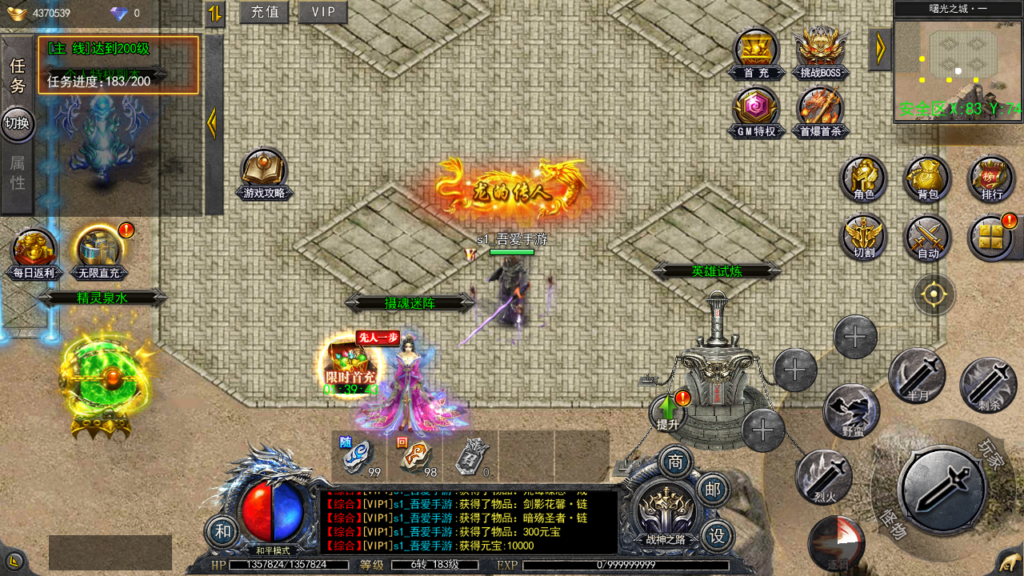Switch to the 属性 attributes tab
The width and height of the screenshot is (1024, 576).
pyautogui.click(x=17, y=172)
